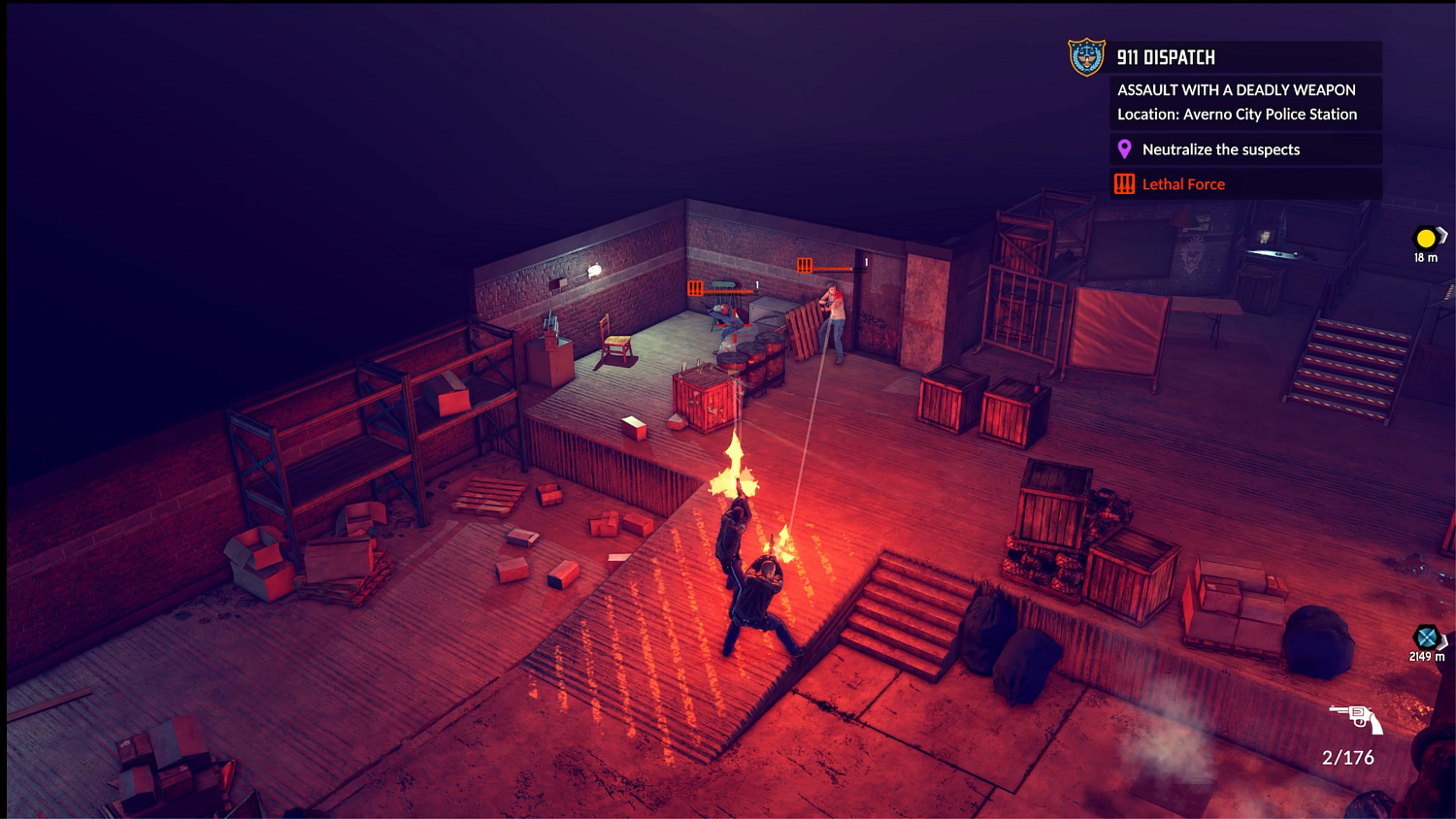Viewport: 1456px width, 819px height.
Task: Click the alert icon above the red-shirted suspect
Action: coord(804,265)
